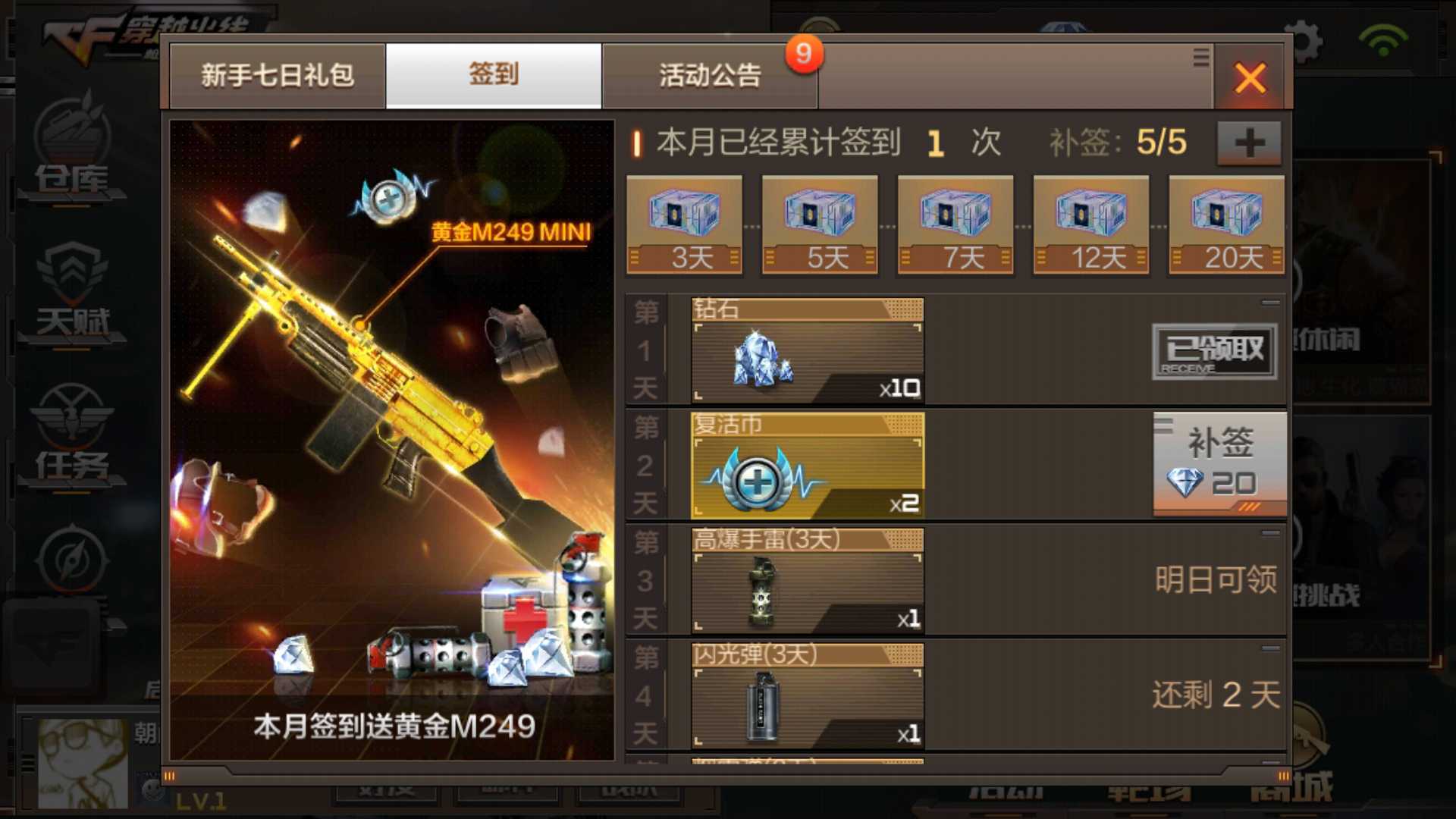The image size is (1456, 819).
Task: Open the 3天 milestone reward crate
Action: pyautogui.click(x=683, y=220)
